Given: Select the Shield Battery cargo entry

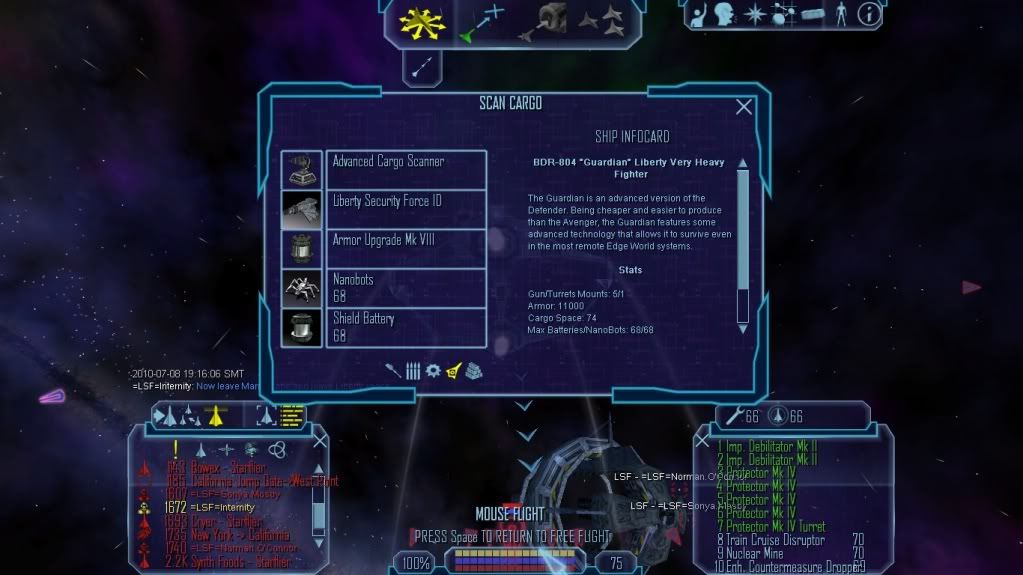Looking at the screenshot, I should (405, 327).
